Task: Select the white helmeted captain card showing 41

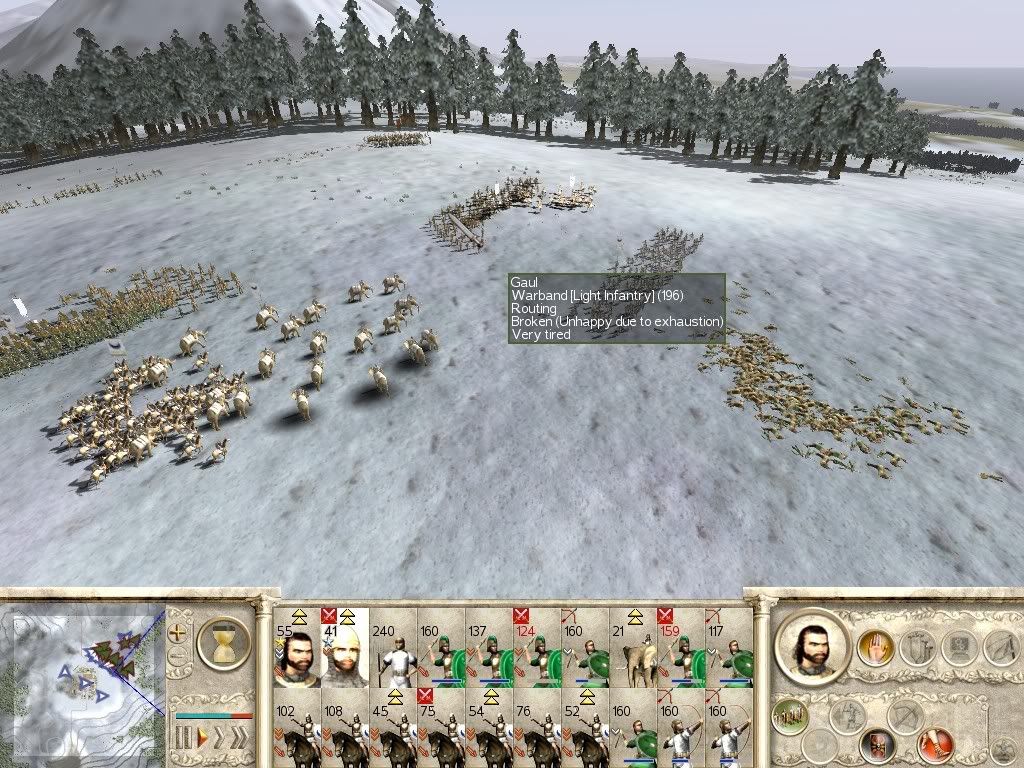Action: pyautogui.click(x=344, y=647)
